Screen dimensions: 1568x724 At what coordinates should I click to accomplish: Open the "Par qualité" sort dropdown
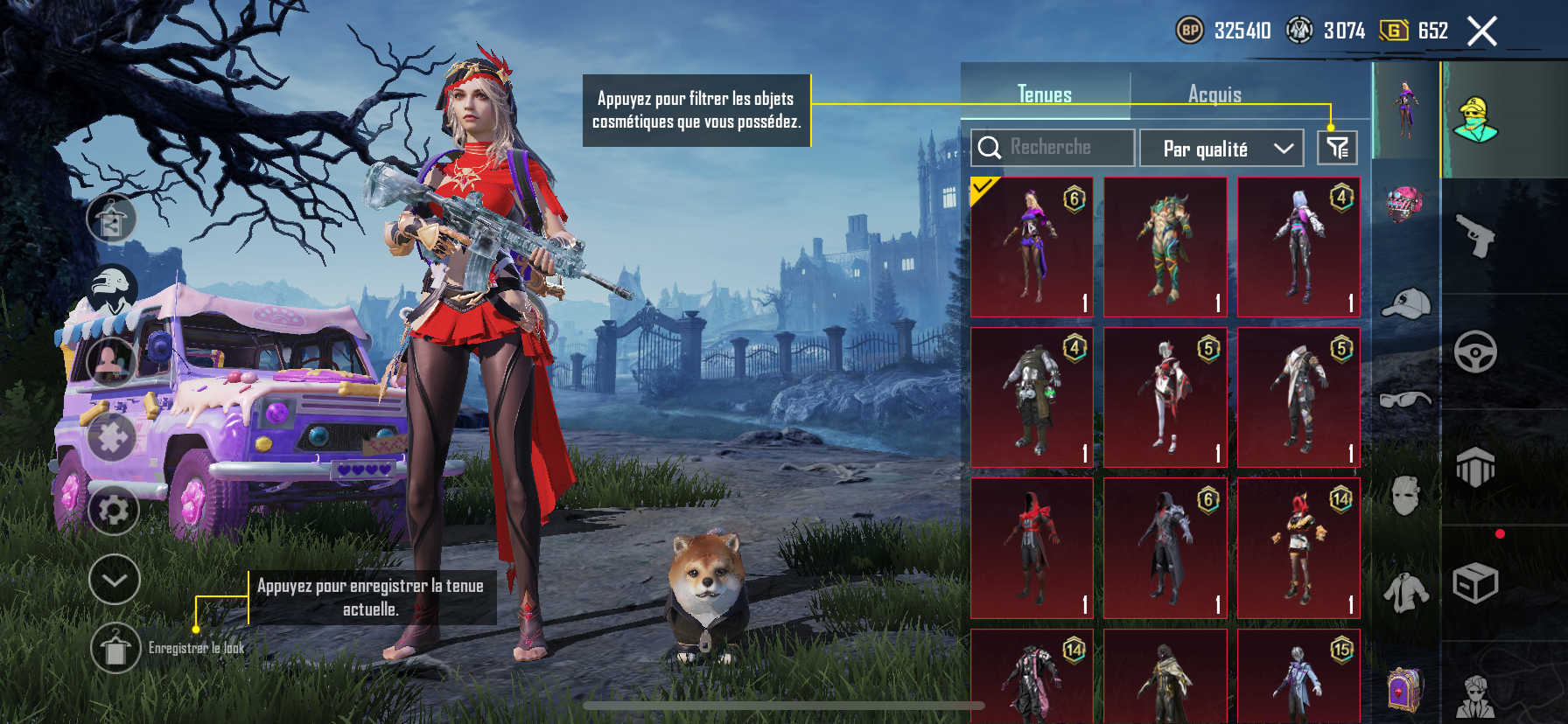(x=1221, y=149)
